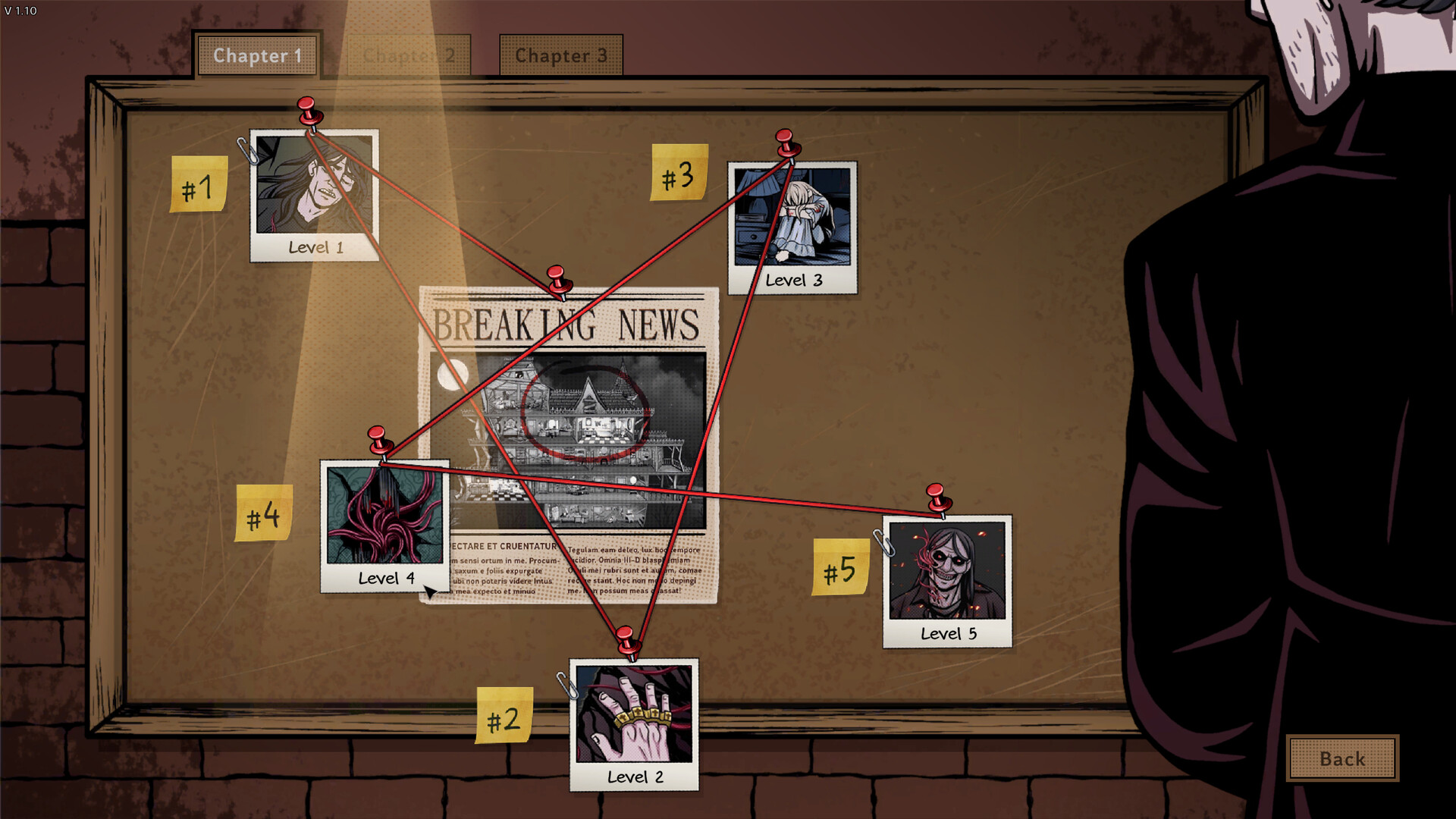Select the Level 2 ringed hand photo
Screen dimensions: 1456x819
click(634, 724)
